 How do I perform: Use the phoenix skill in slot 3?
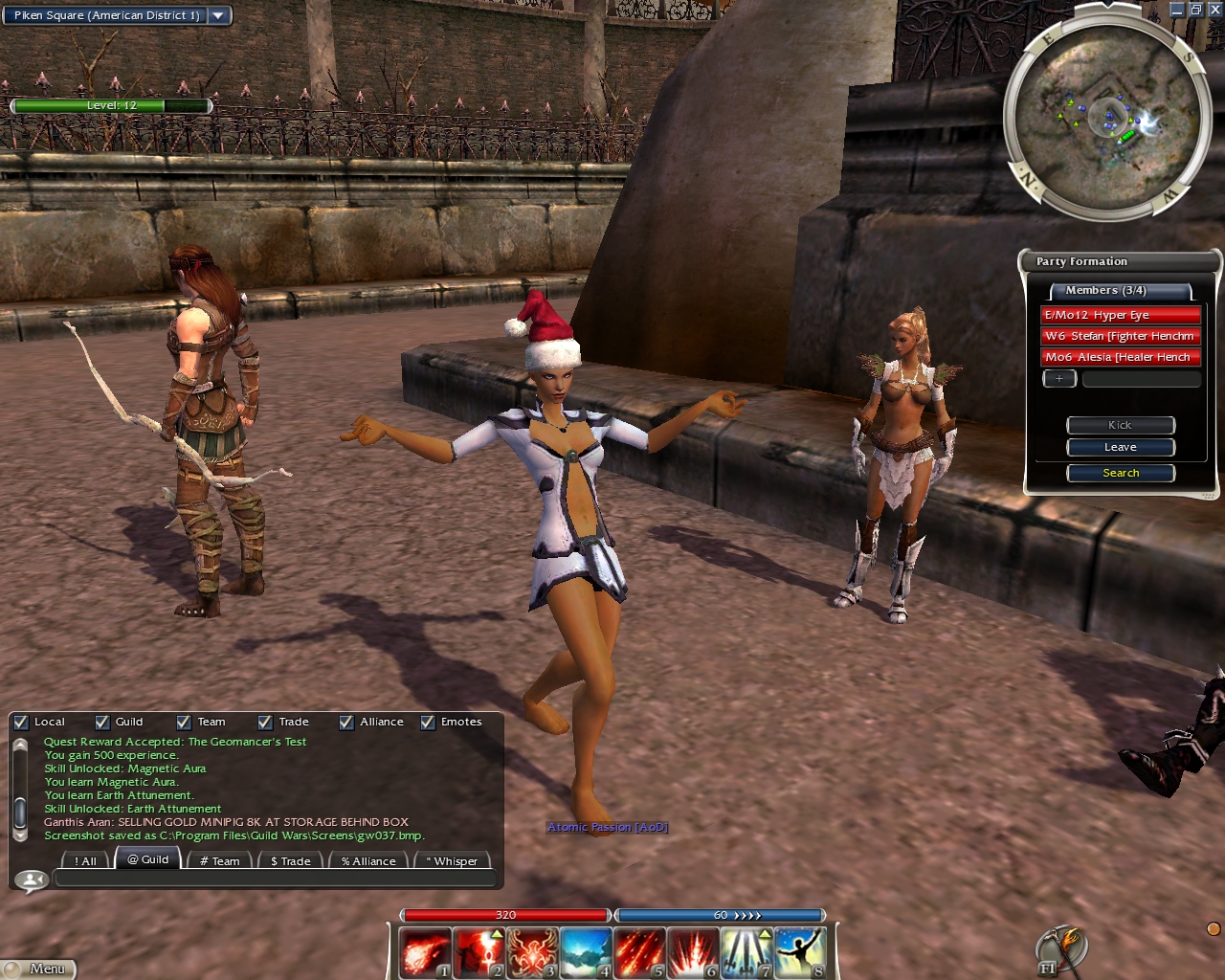(x=532, y=953)
